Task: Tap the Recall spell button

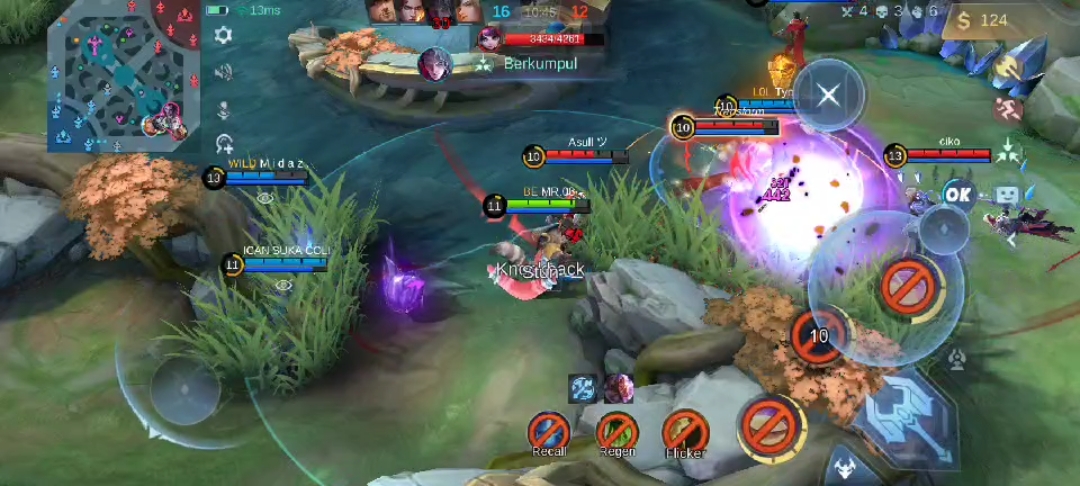Action: [549, 432]
